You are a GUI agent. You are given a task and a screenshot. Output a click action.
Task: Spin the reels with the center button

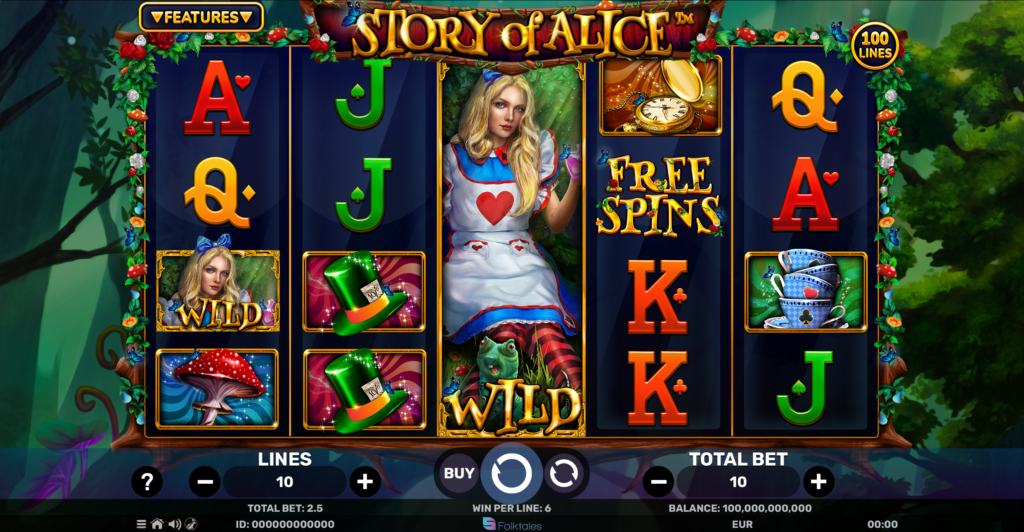511,473
